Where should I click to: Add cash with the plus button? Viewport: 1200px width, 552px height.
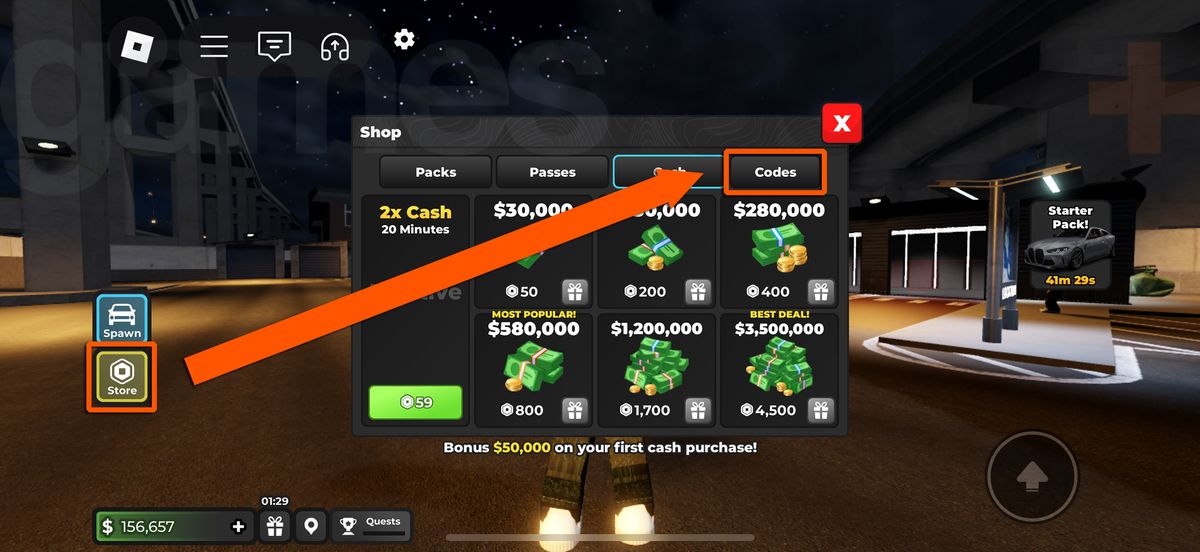pyautogui.click(x=238, y=527)
